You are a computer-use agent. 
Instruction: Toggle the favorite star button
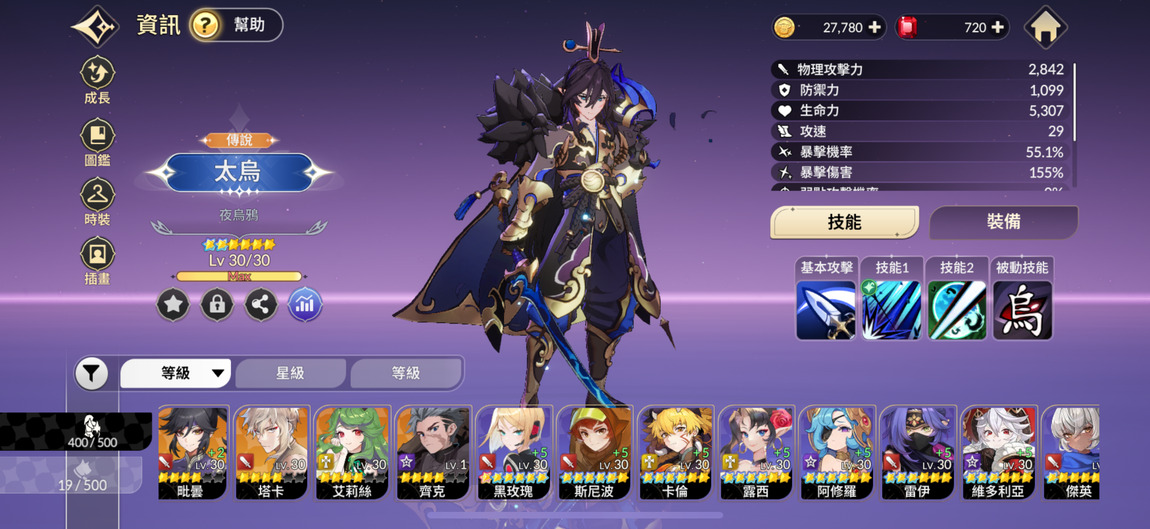(173, 305)
